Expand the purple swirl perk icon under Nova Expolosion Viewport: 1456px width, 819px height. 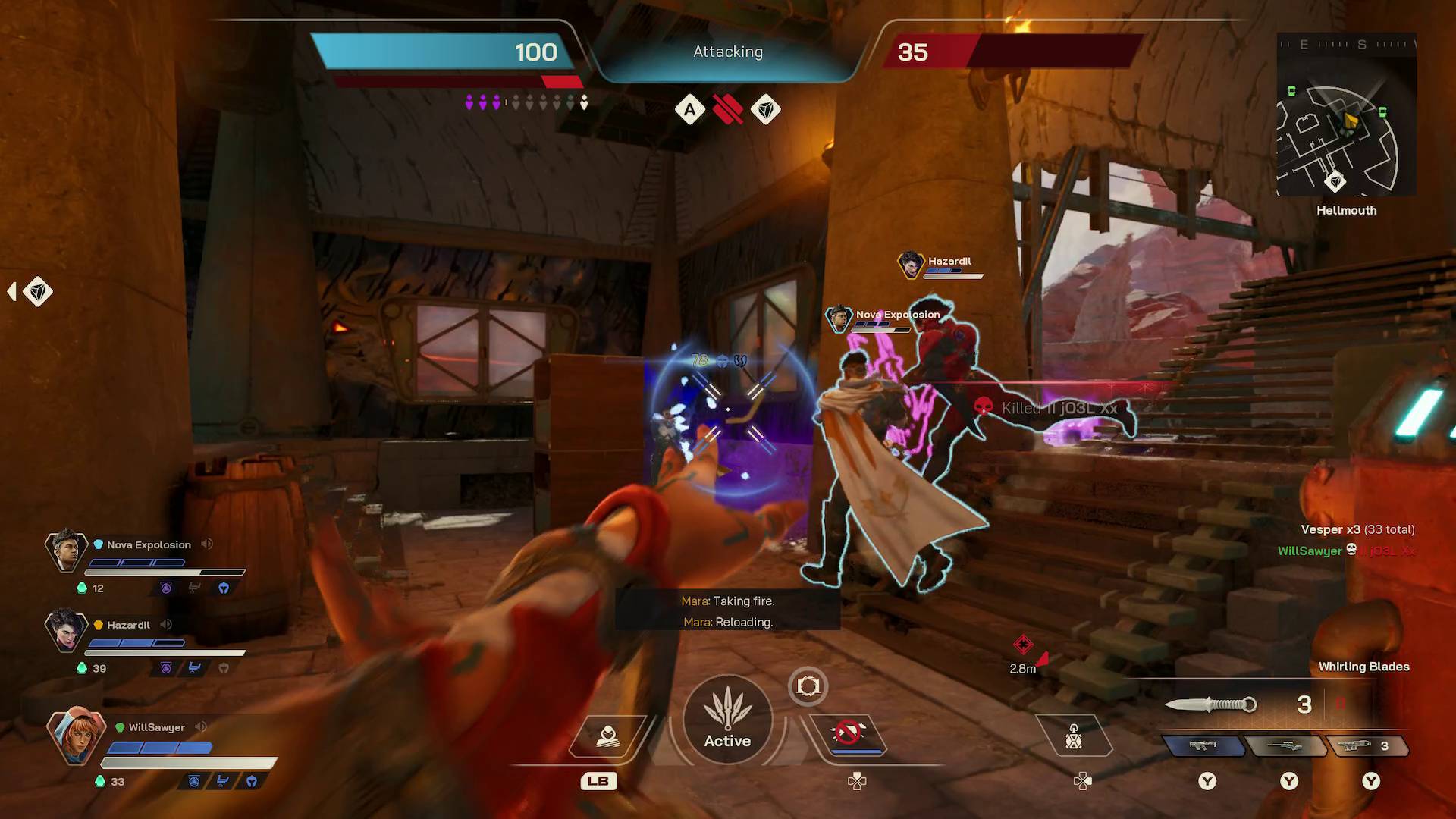point(166,587)
